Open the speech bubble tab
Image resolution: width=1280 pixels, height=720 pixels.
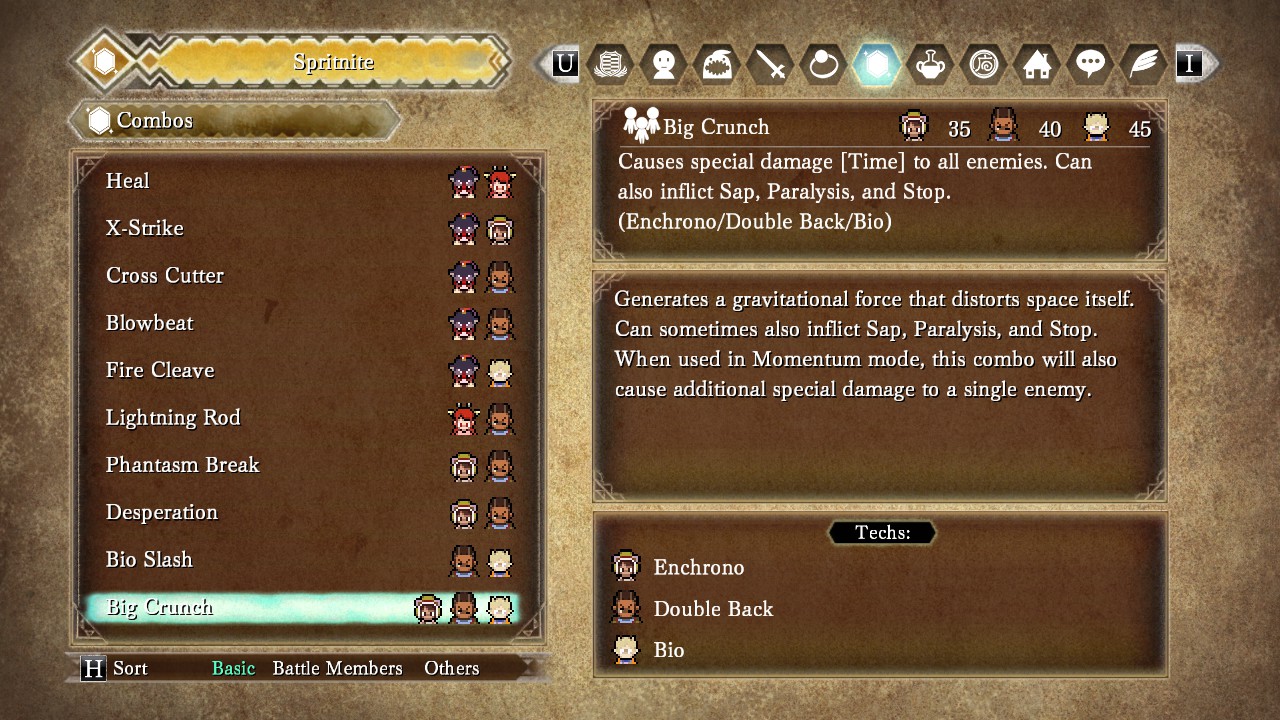click(x=1089, y=64)
